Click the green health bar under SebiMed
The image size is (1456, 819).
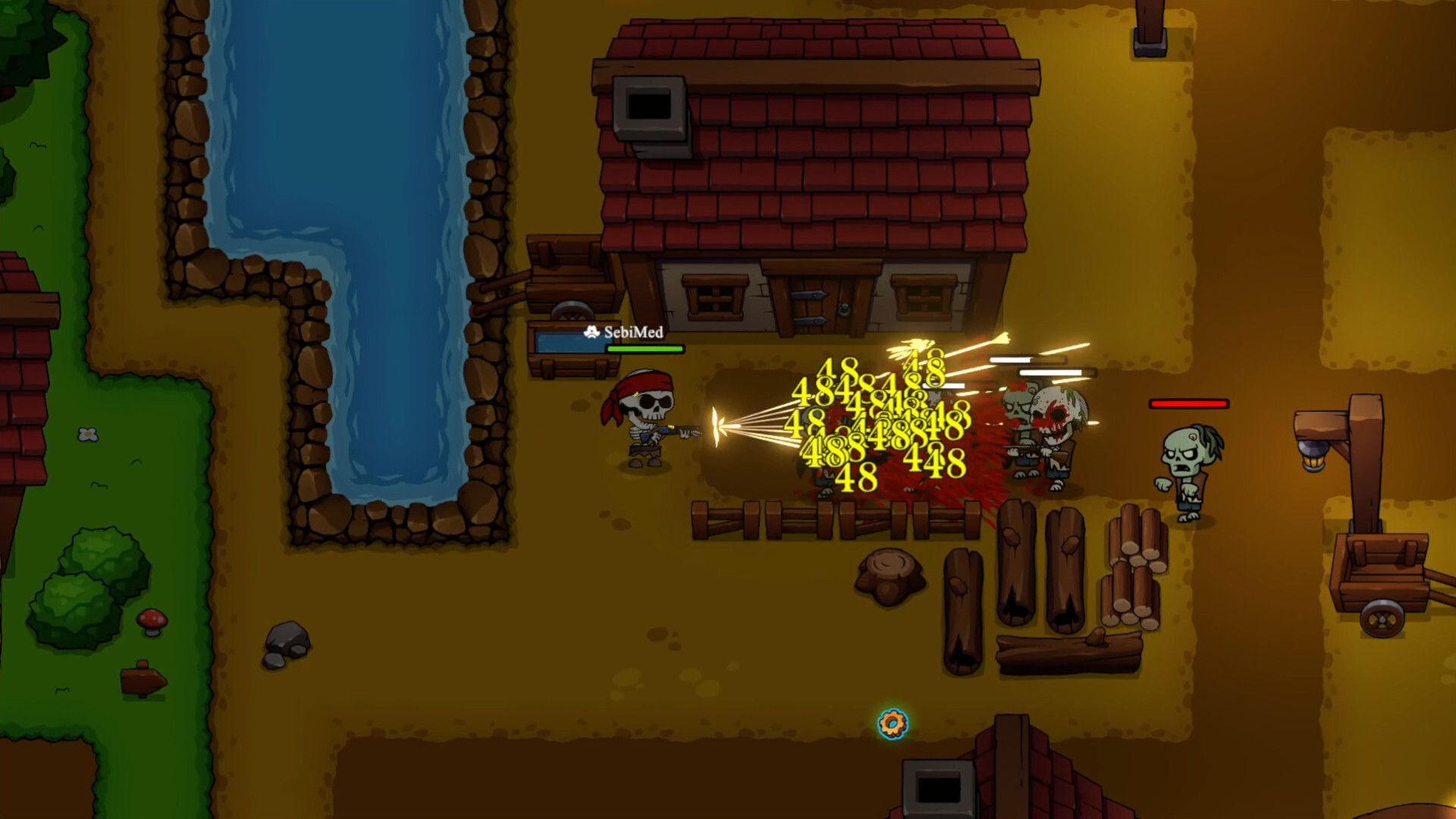coord(644,350)
